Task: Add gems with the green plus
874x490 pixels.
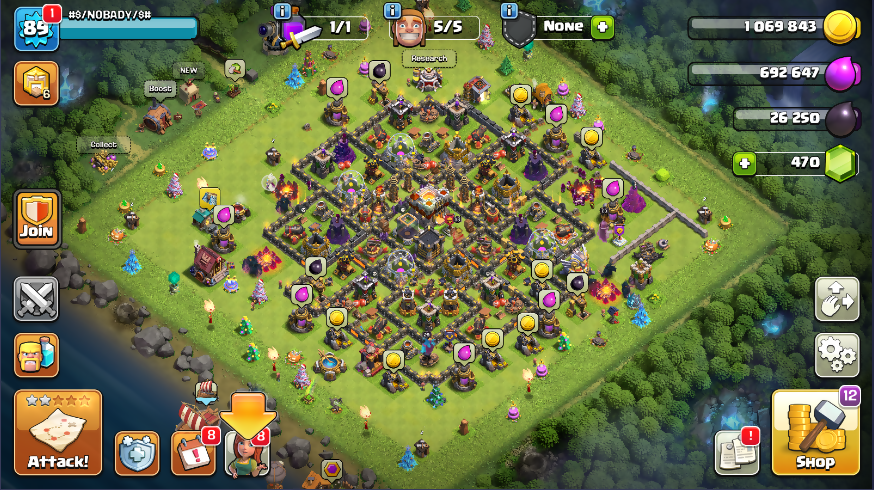Action: point(743,162)
